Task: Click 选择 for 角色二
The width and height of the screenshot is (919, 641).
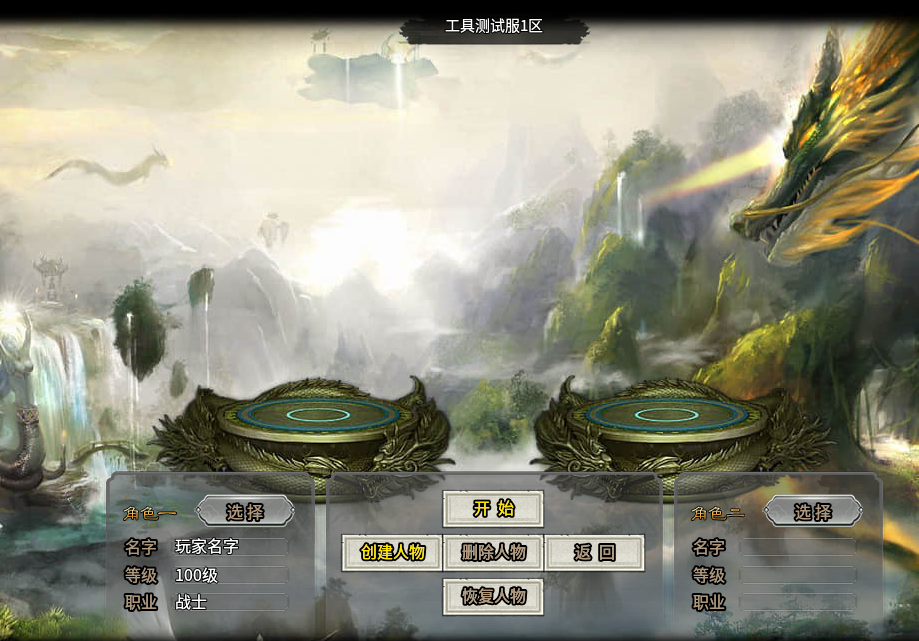Action: pos(813,512)
